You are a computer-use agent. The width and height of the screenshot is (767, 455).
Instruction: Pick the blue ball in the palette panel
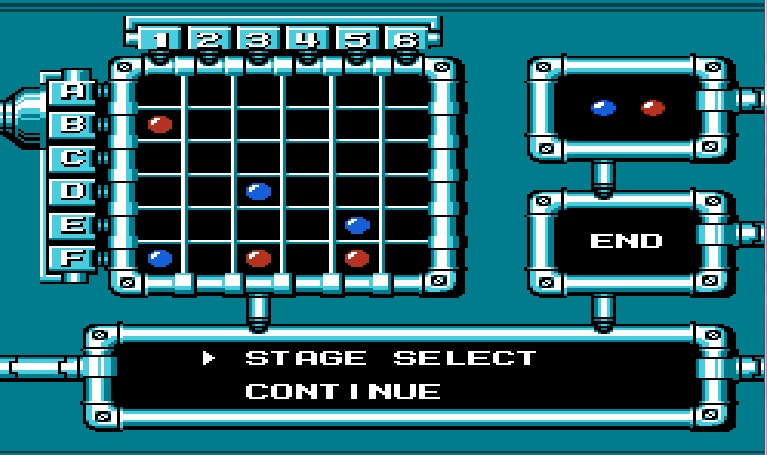(x=603, y=108)
